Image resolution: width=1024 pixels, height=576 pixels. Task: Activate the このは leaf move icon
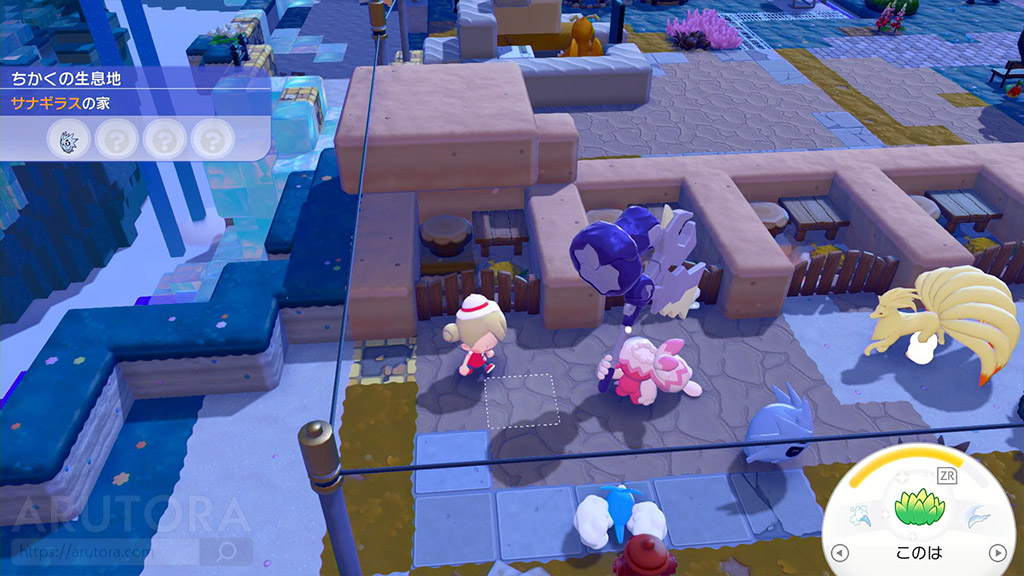(920, 510)
